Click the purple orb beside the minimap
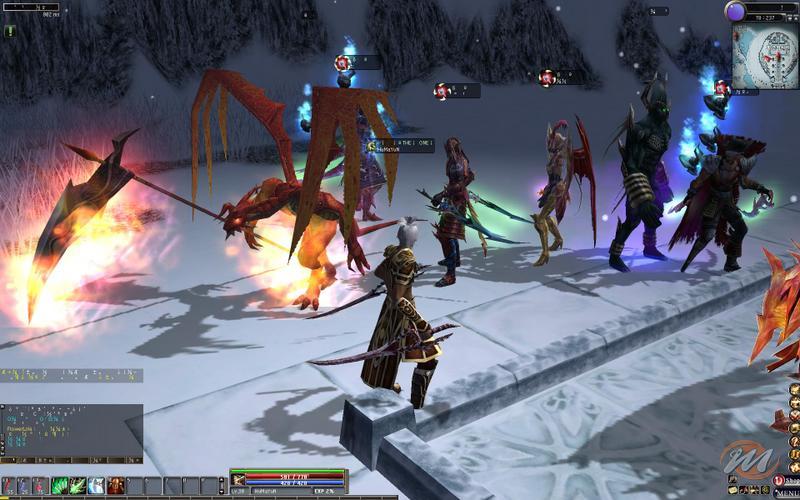This screenshot has height=500, width=800. 736,12
